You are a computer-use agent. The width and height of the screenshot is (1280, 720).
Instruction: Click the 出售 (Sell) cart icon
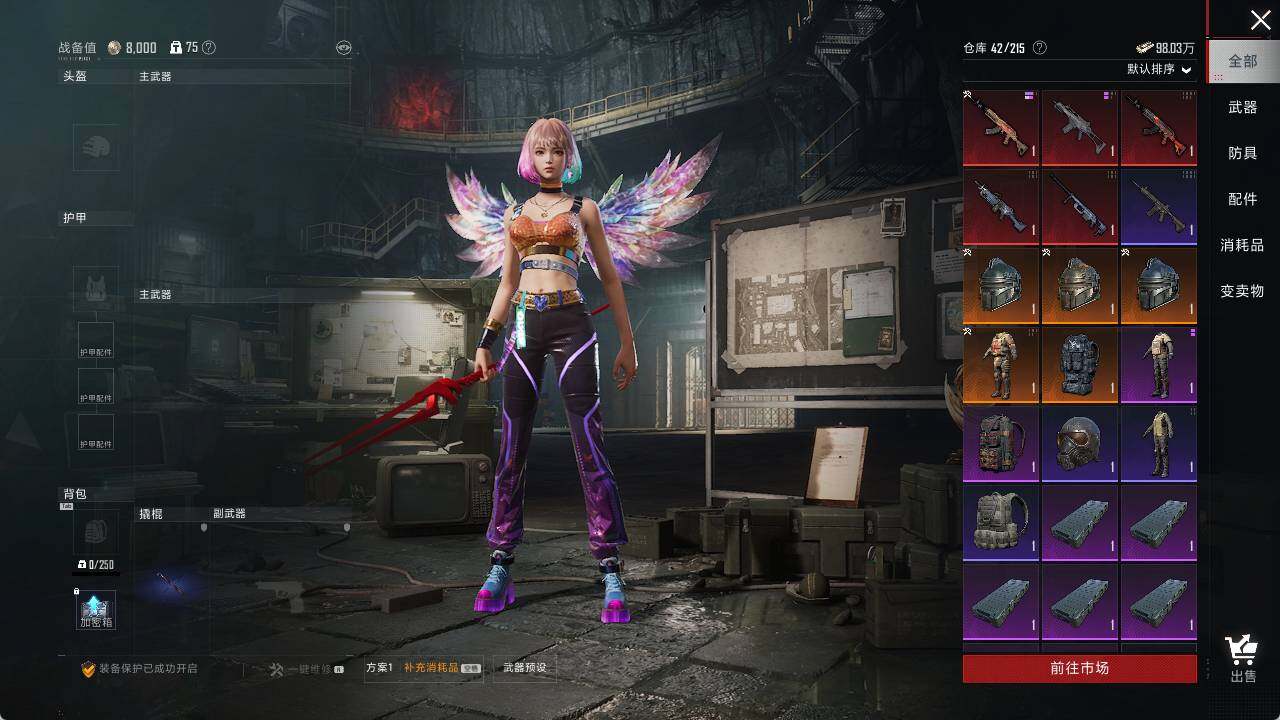[x=1243, y=658]
